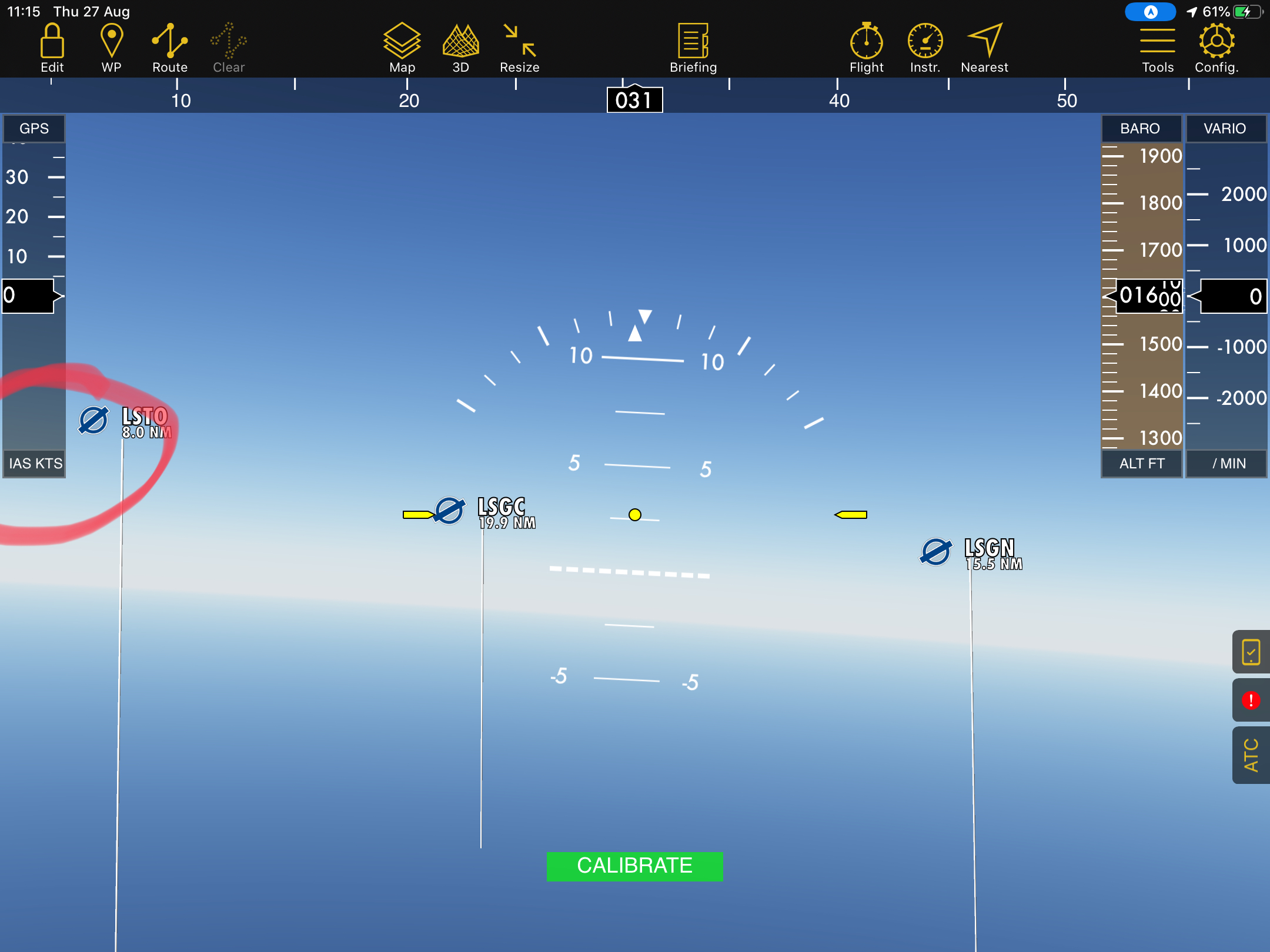Toggle the BARO altitude source
The image size is (1270, 952).
(1140, 129)
